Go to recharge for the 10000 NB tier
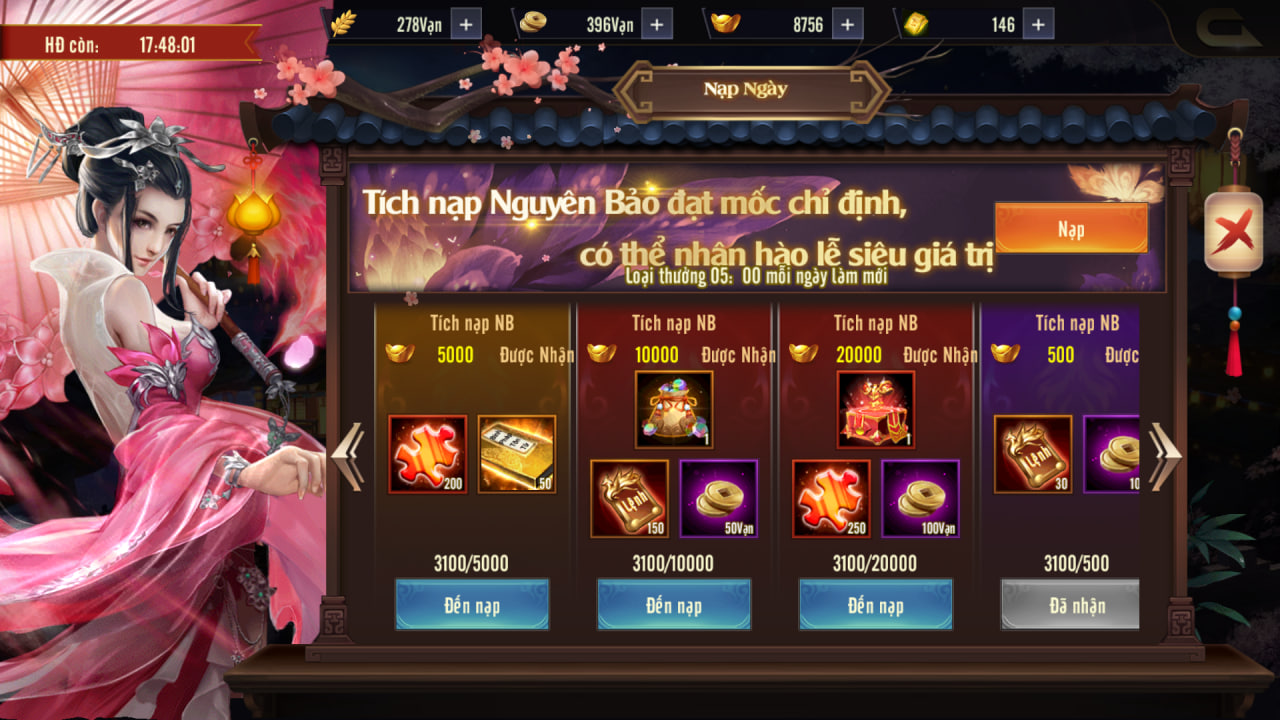This screenshot has height=720, width=1280. click(x=674, y=605)
